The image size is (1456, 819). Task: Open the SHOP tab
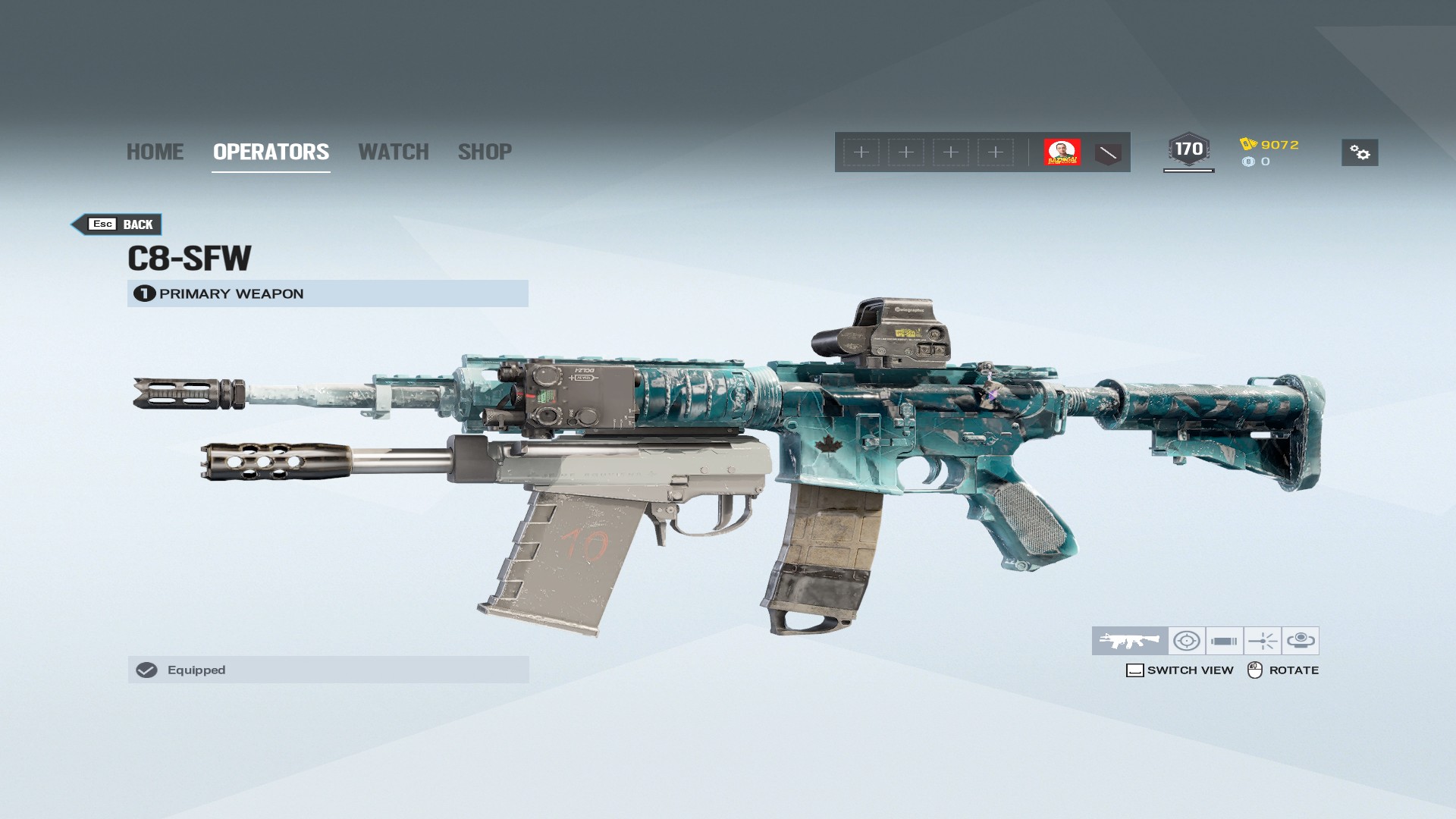tap(485, 152)
